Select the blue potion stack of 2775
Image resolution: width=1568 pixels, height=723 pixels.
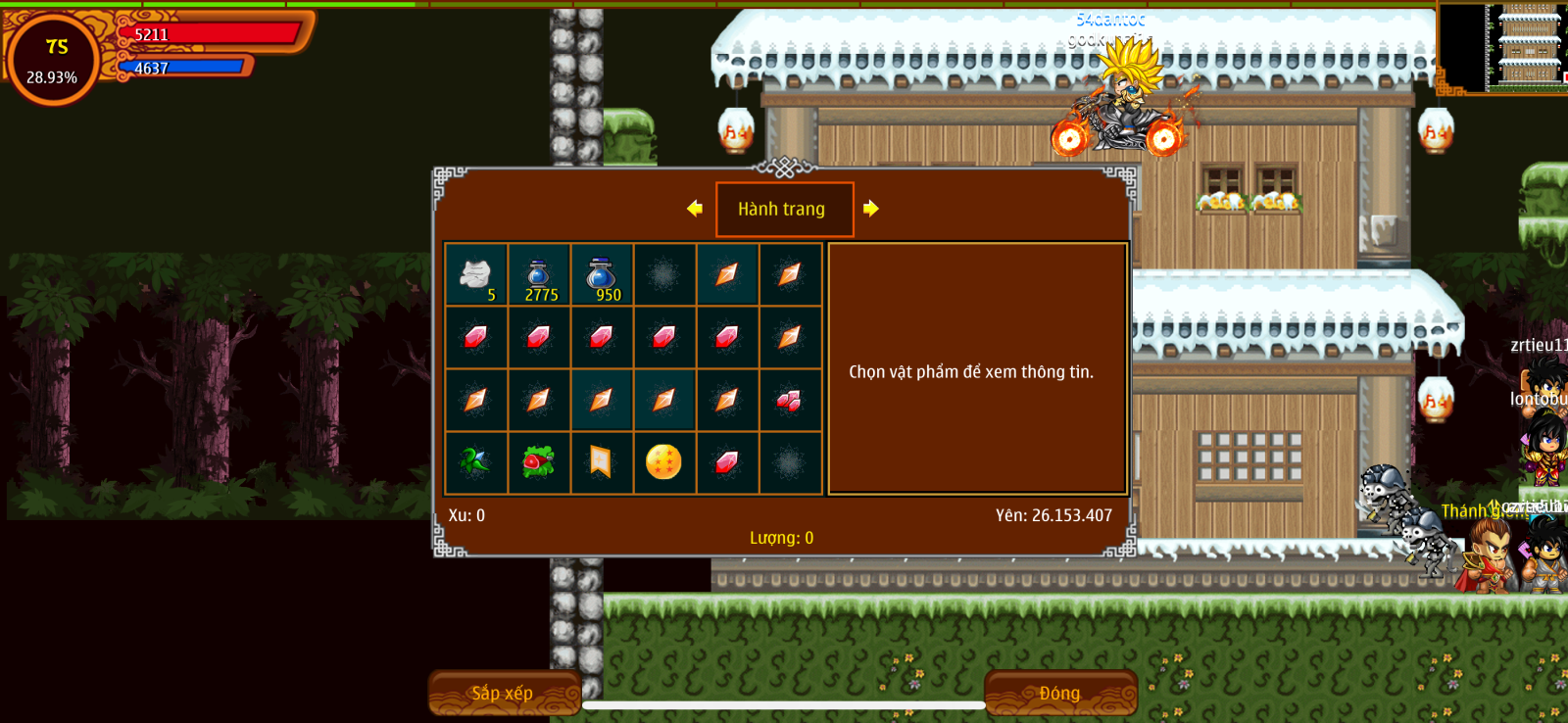(539, 275)
